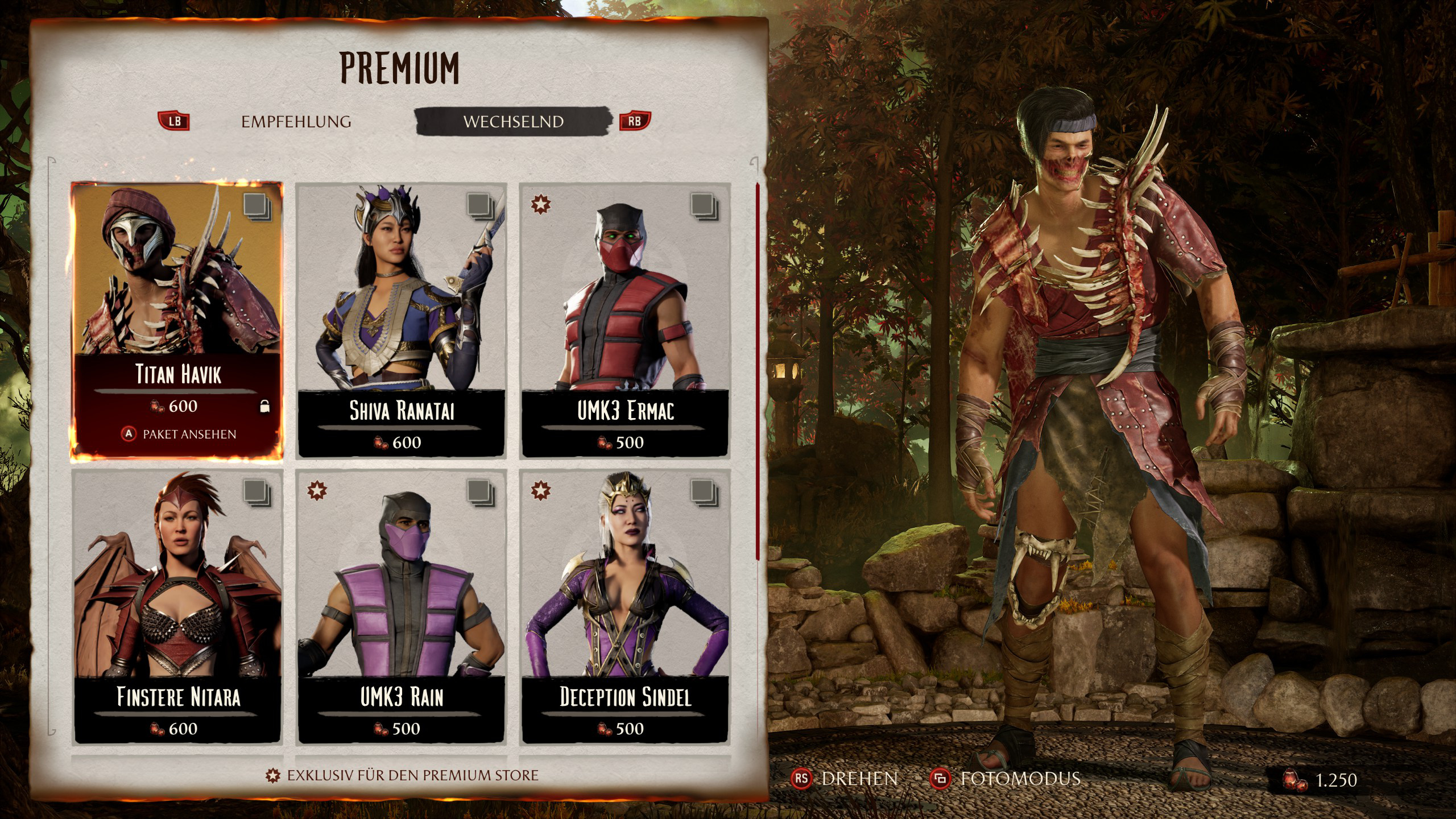This screenshot has width=1456, height=819.
Task: Choose the Deception Sindel skin card
Action: point(624,606)
